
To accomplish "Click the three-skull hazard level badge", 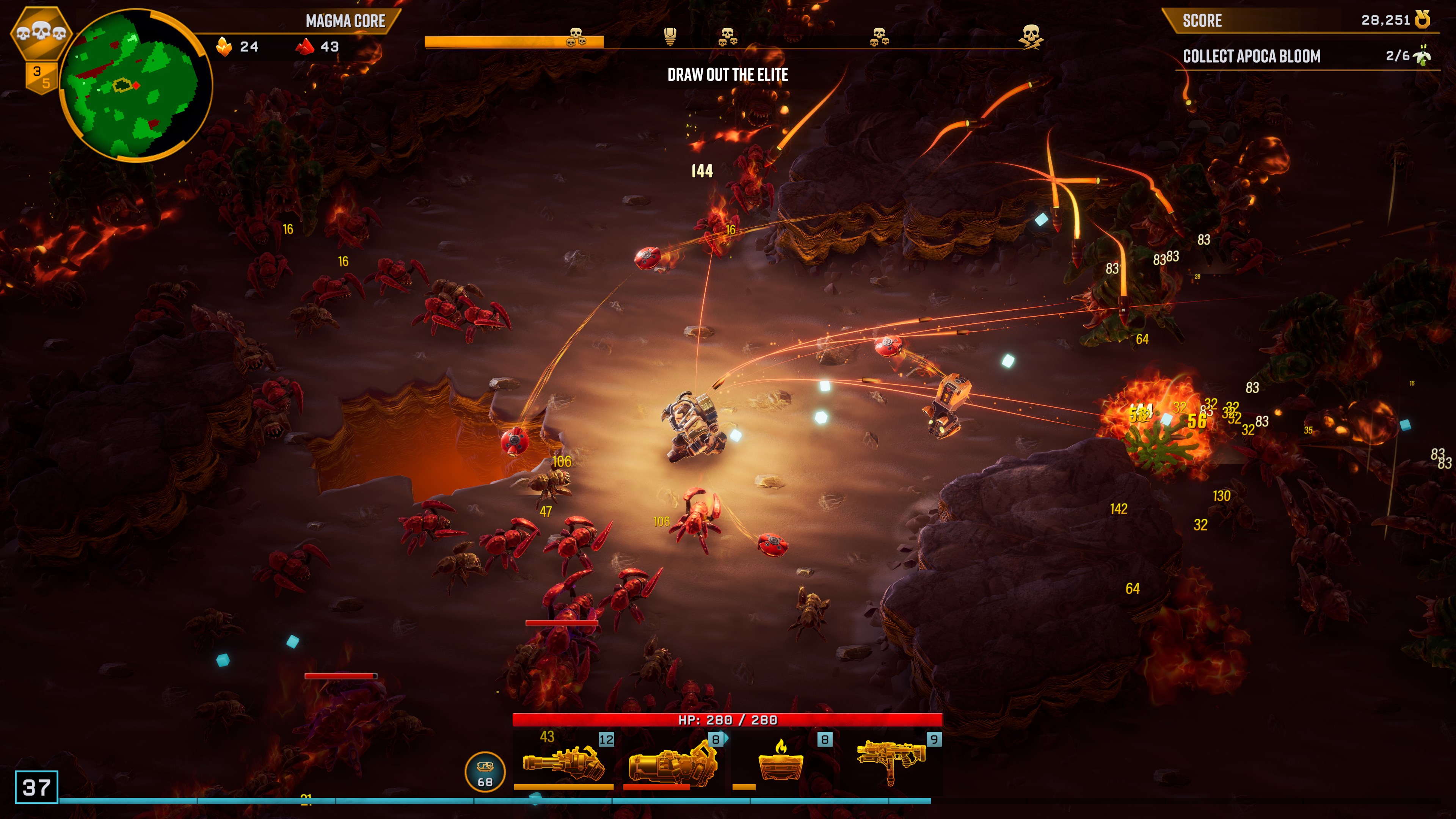I will (x=41, y=33).
